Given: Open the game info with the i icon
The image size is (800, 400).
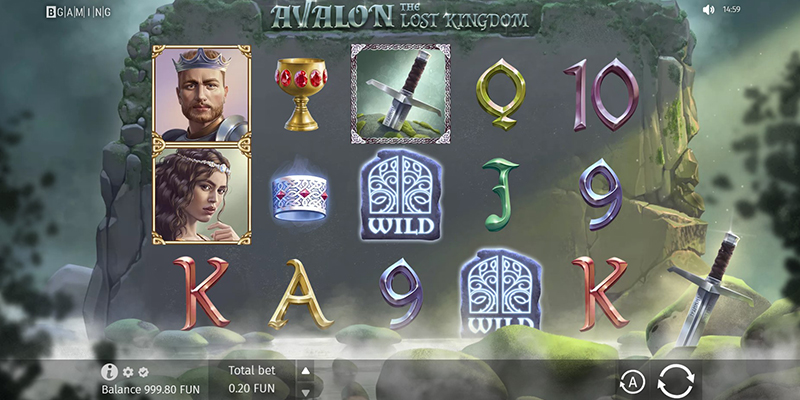Looking at the screenshot, I should (110, 372).
